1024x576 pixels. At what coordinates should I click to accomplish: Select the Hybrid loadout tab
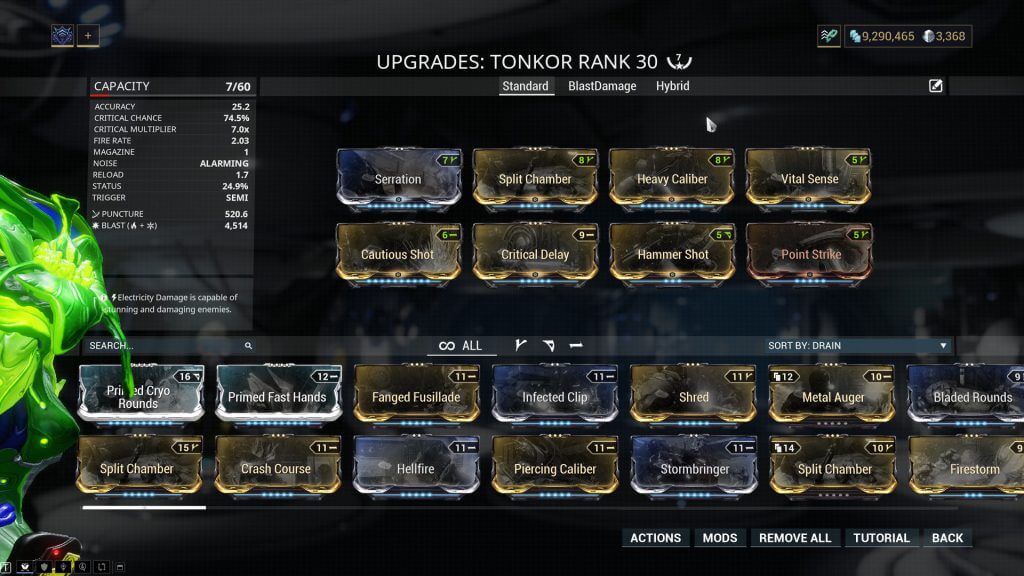click(x=672, y=86)
